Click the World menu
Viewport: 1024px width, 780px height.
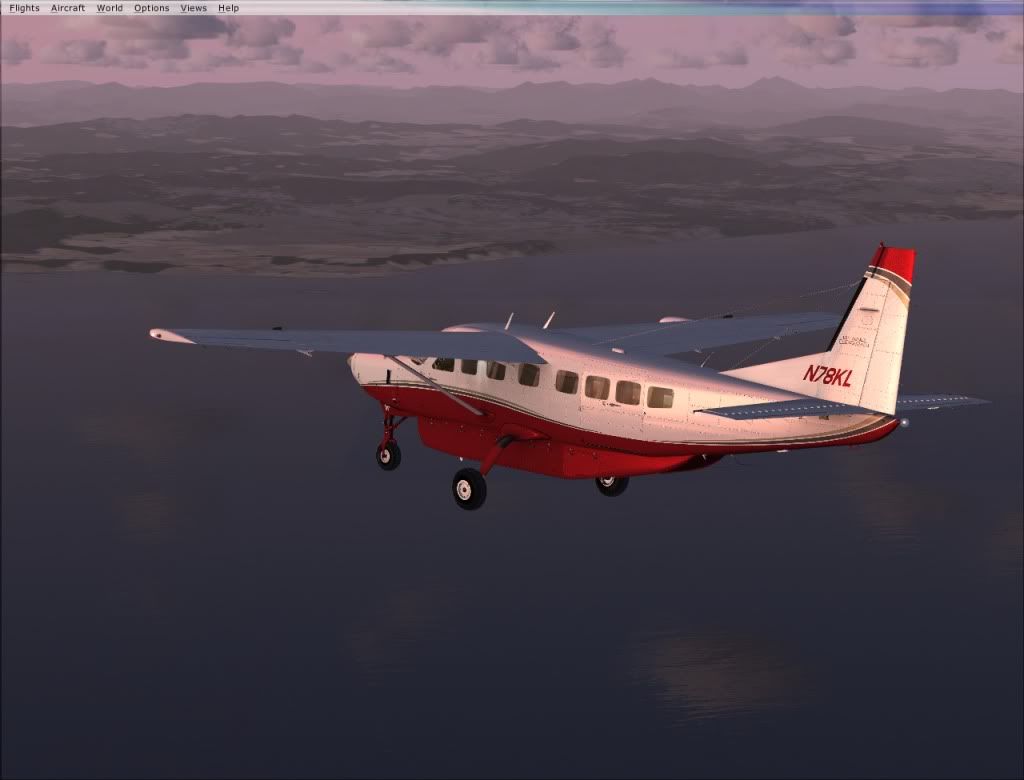[110, 8]
